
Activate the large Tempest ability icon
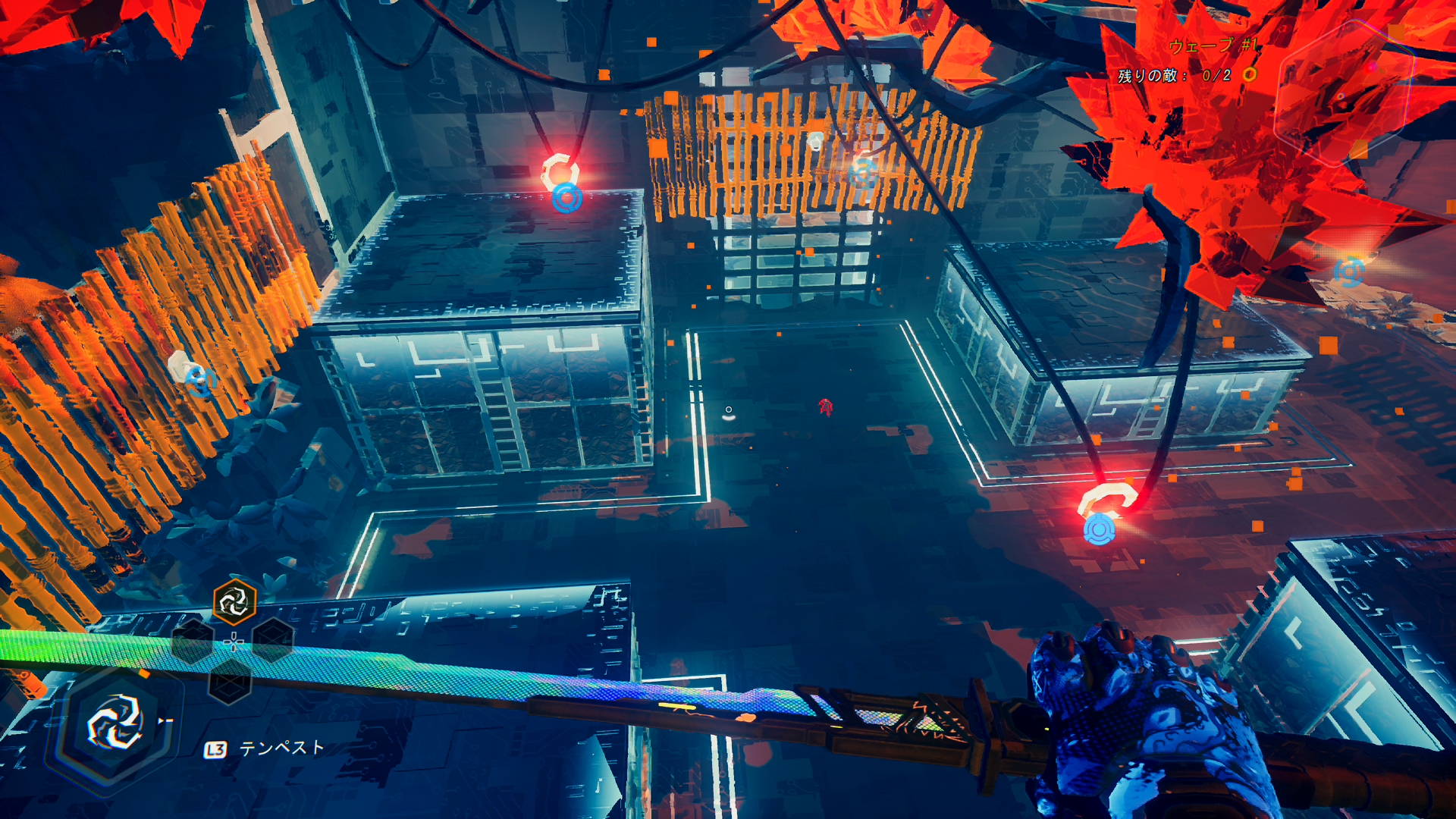[115, 723]
